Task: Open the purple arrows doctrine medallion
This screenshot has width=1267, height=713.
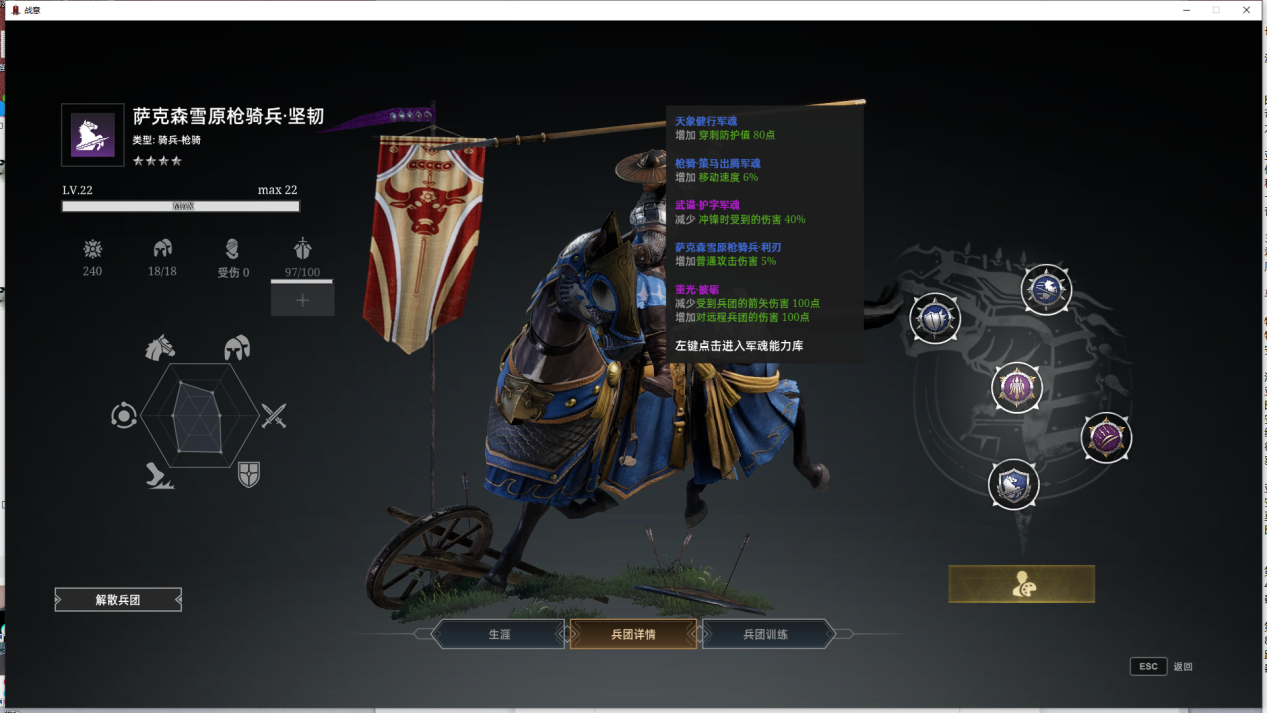Action: pos(1017,387)
